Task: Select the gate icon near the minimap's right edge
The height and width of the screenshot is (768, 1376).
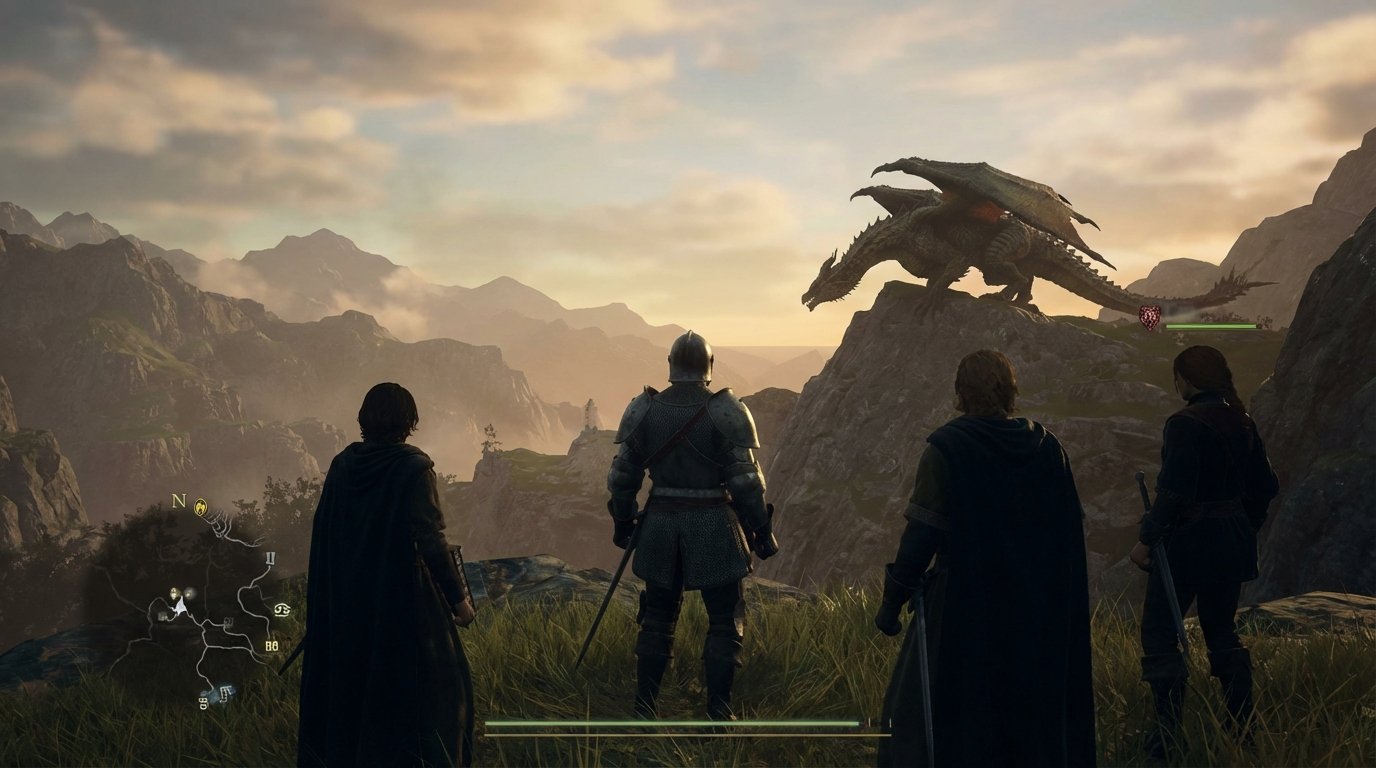Action: (270, 558)
